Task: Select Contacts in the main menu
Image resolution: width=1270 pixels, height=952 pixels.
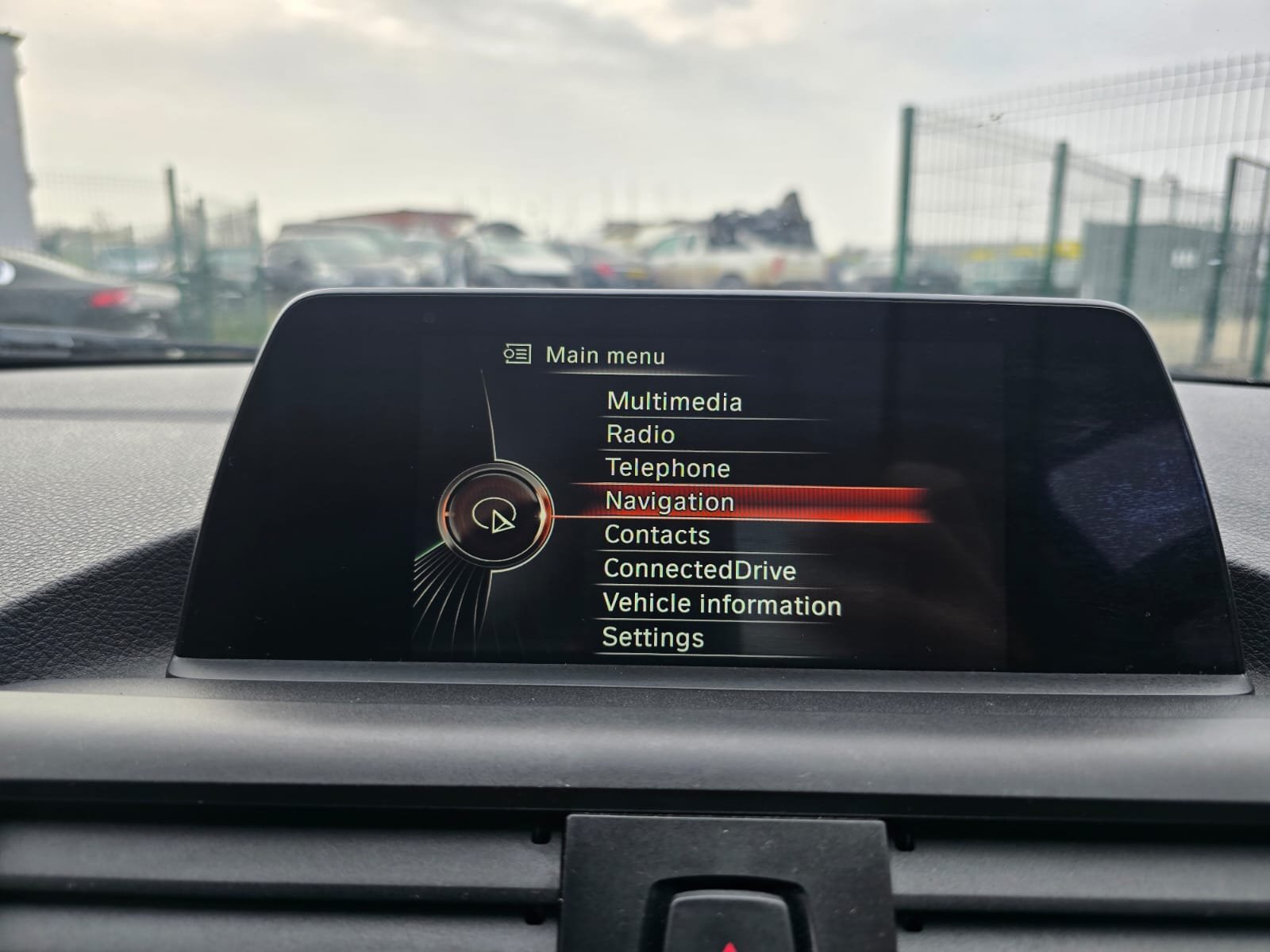Action: click(657, 535)
